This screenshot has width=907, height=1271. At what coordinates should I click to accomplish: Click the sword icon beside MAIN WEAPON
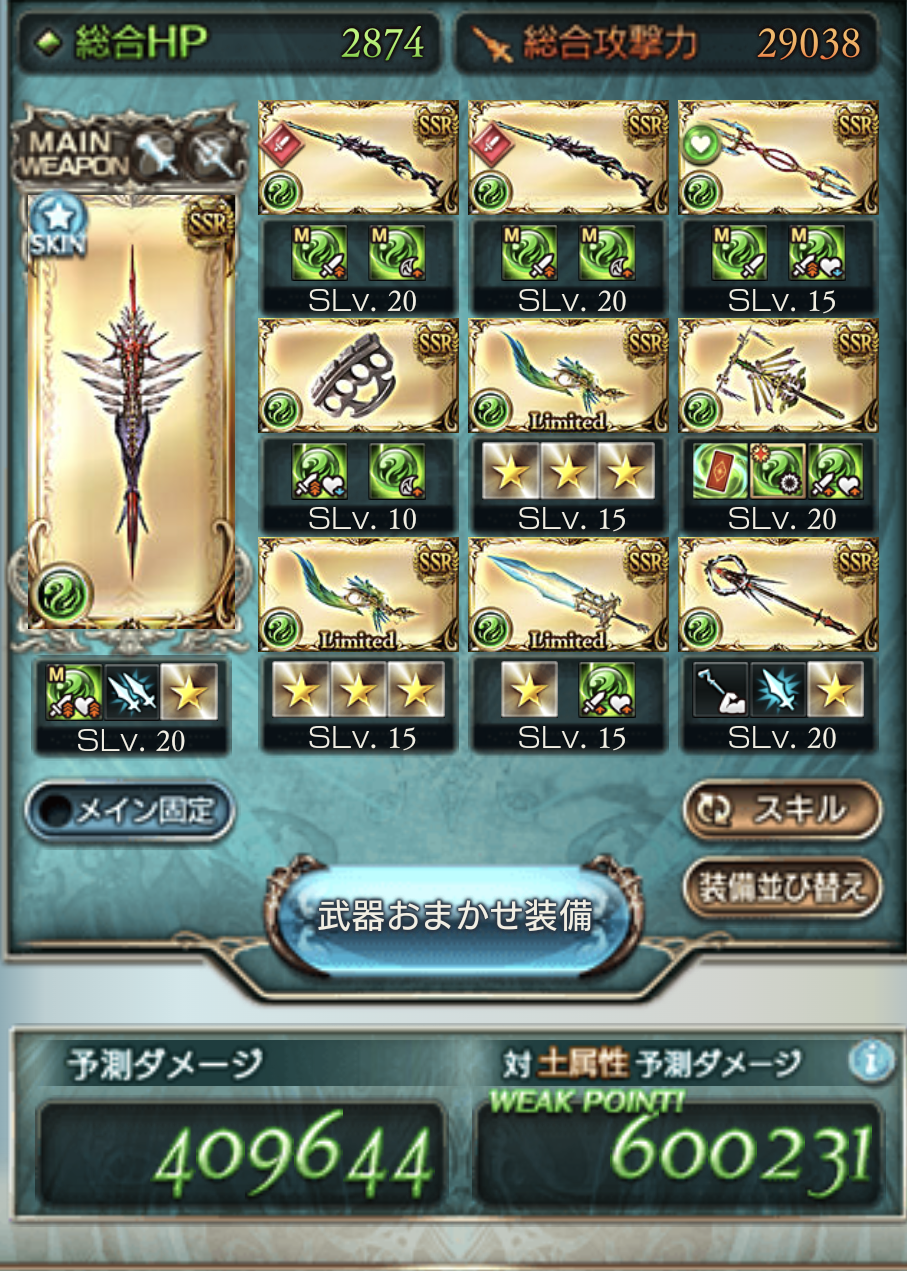[x=159, y=155]
